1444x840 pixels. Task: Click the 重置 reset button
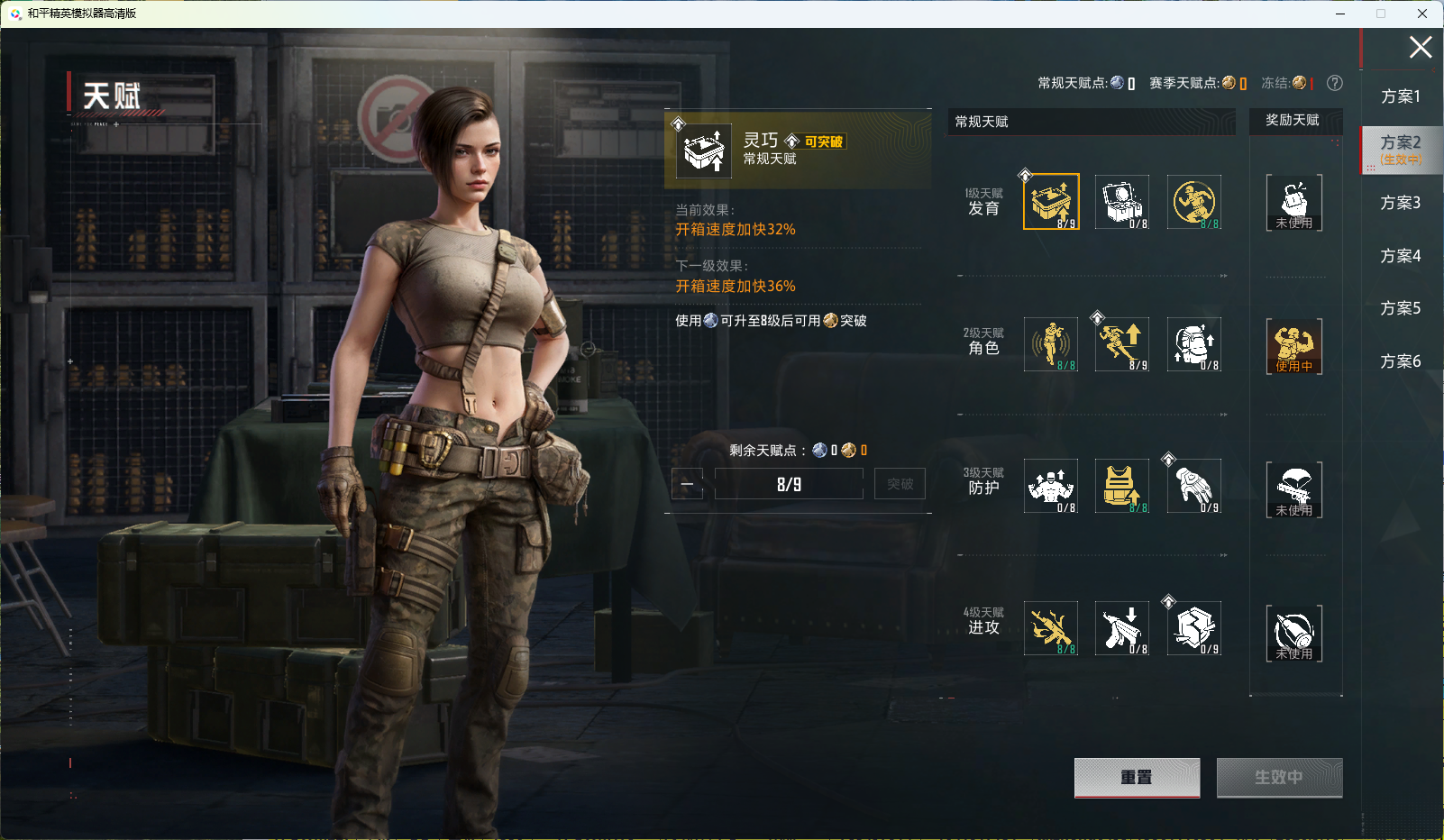coord(1137,778)
